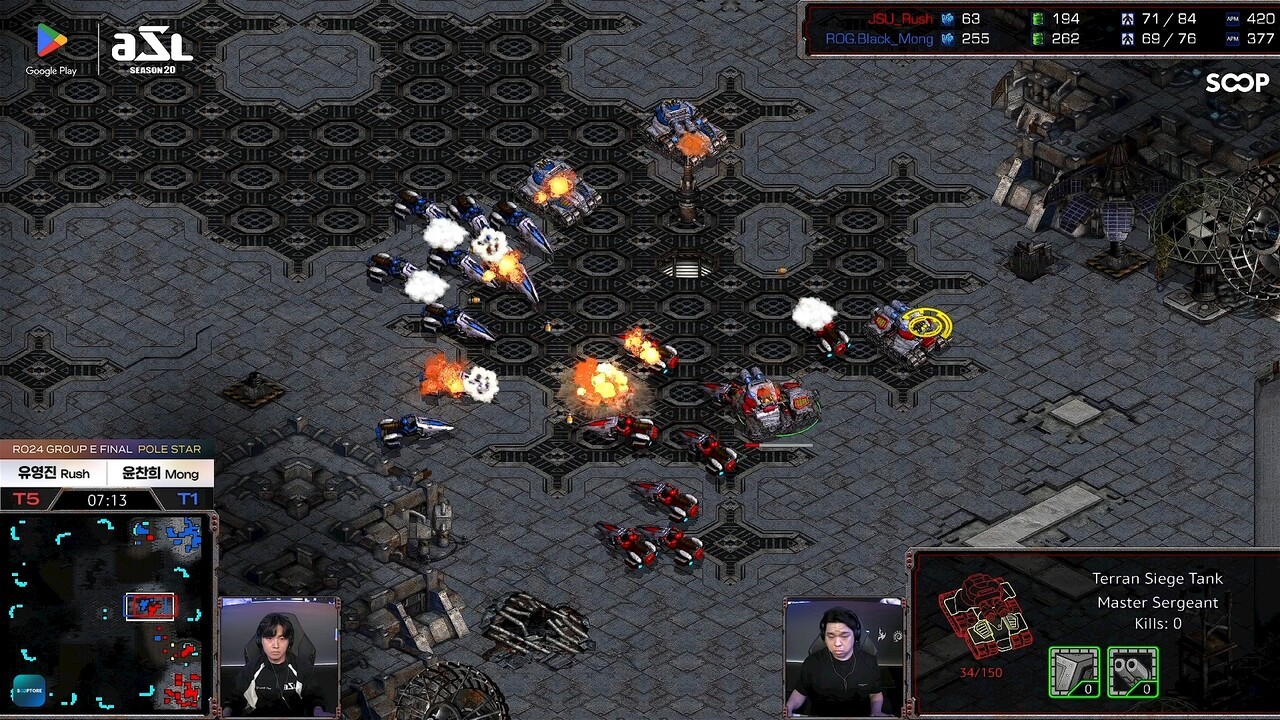Image resolution: width=1280 pixels, height=720 pixels.
Task: Select the siege tank cannon weapon icon
Action: tap(1133, 671)
